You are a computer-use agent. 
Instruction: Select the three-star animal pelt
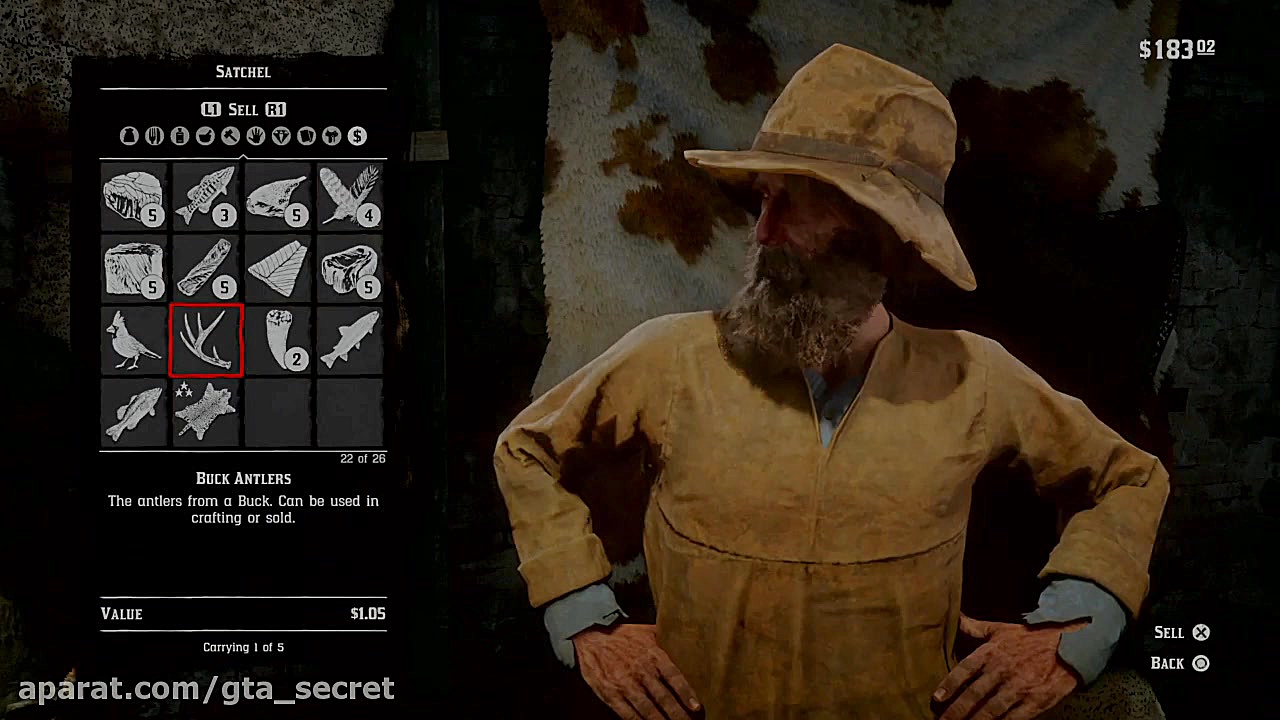click(206, 411)
